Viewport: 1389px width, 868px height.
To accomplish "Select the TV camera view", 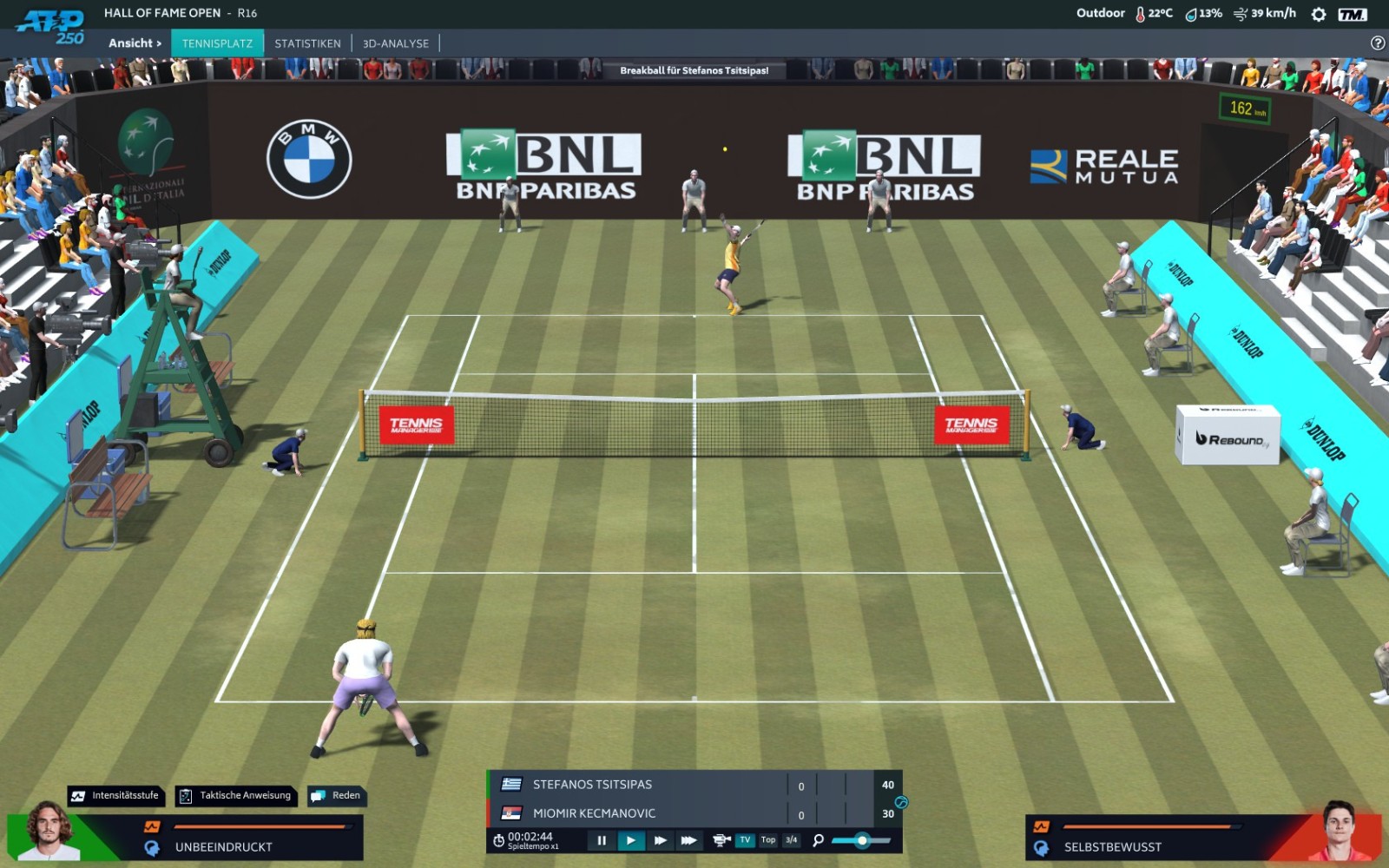I will 745,840.
